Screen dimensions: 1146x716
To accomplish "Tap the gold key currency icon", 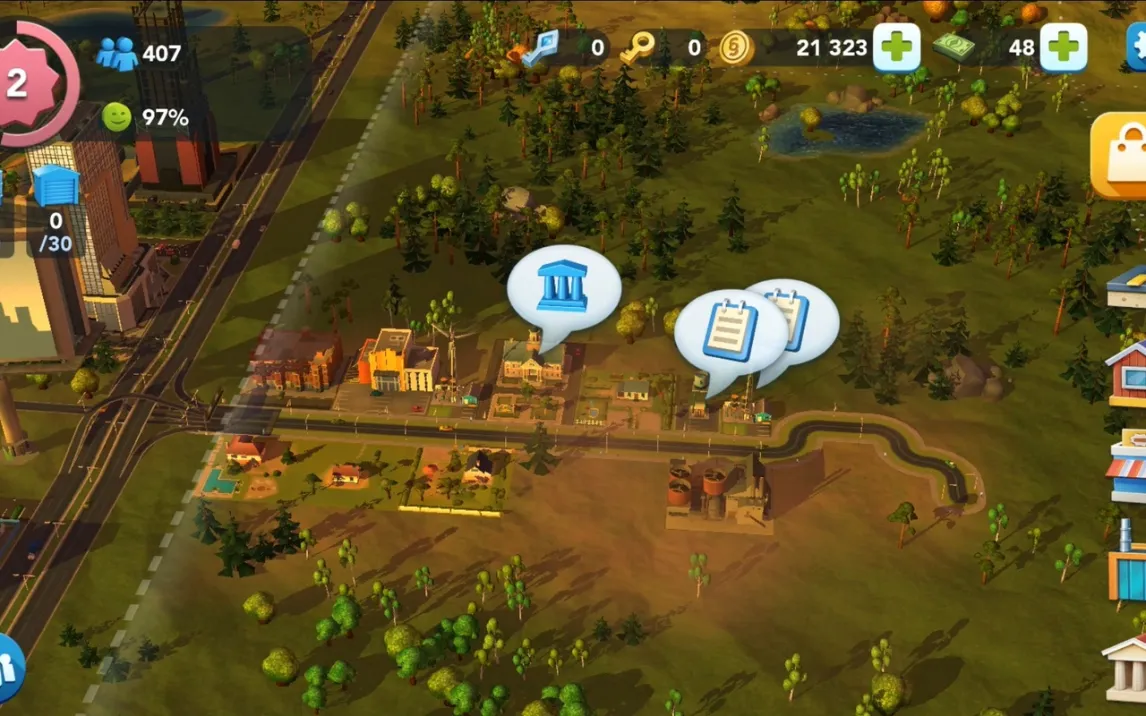I will [636, 47].
